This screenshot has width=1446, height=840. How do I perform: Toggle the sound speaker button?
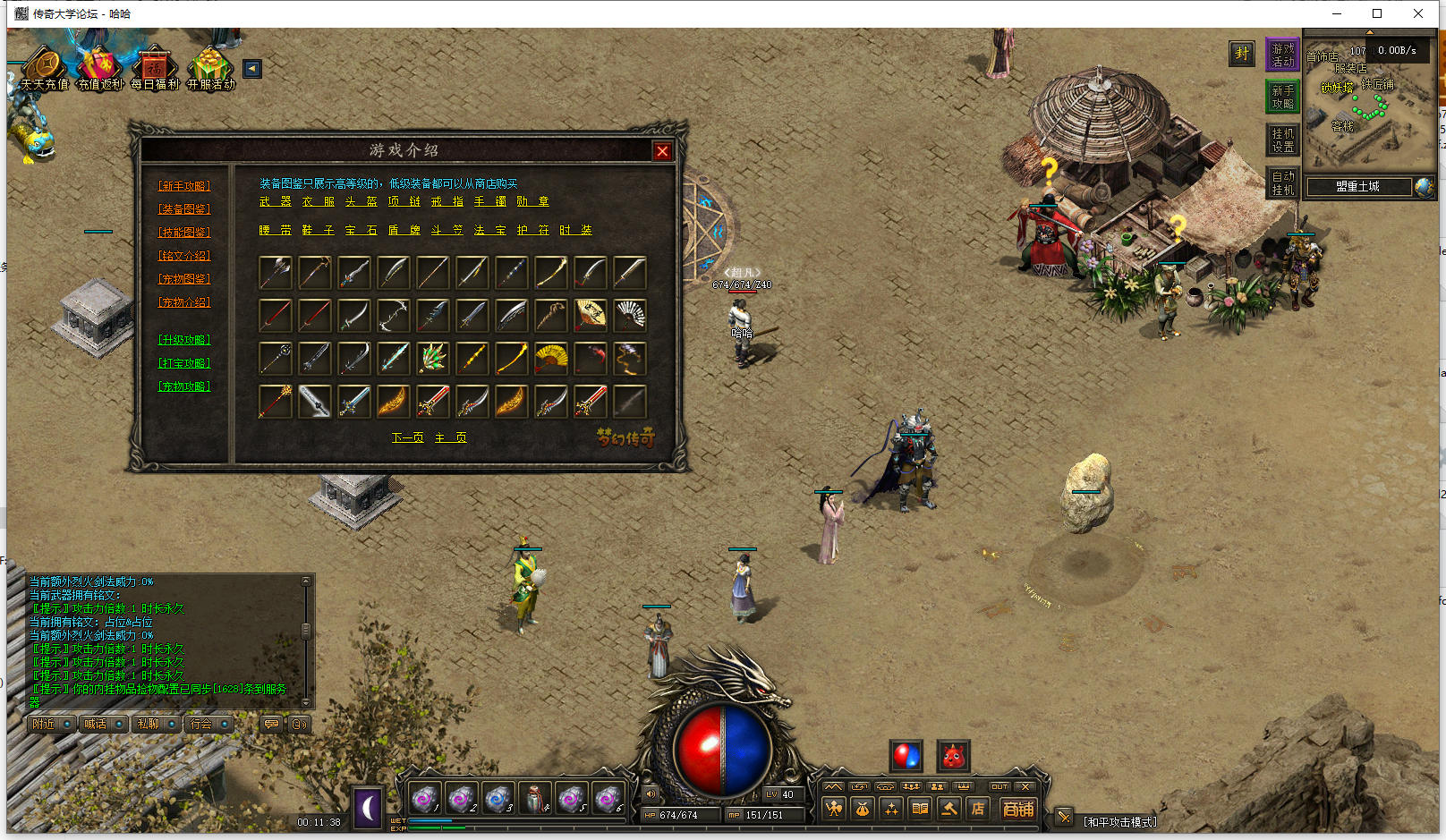[x=651, y=793]
